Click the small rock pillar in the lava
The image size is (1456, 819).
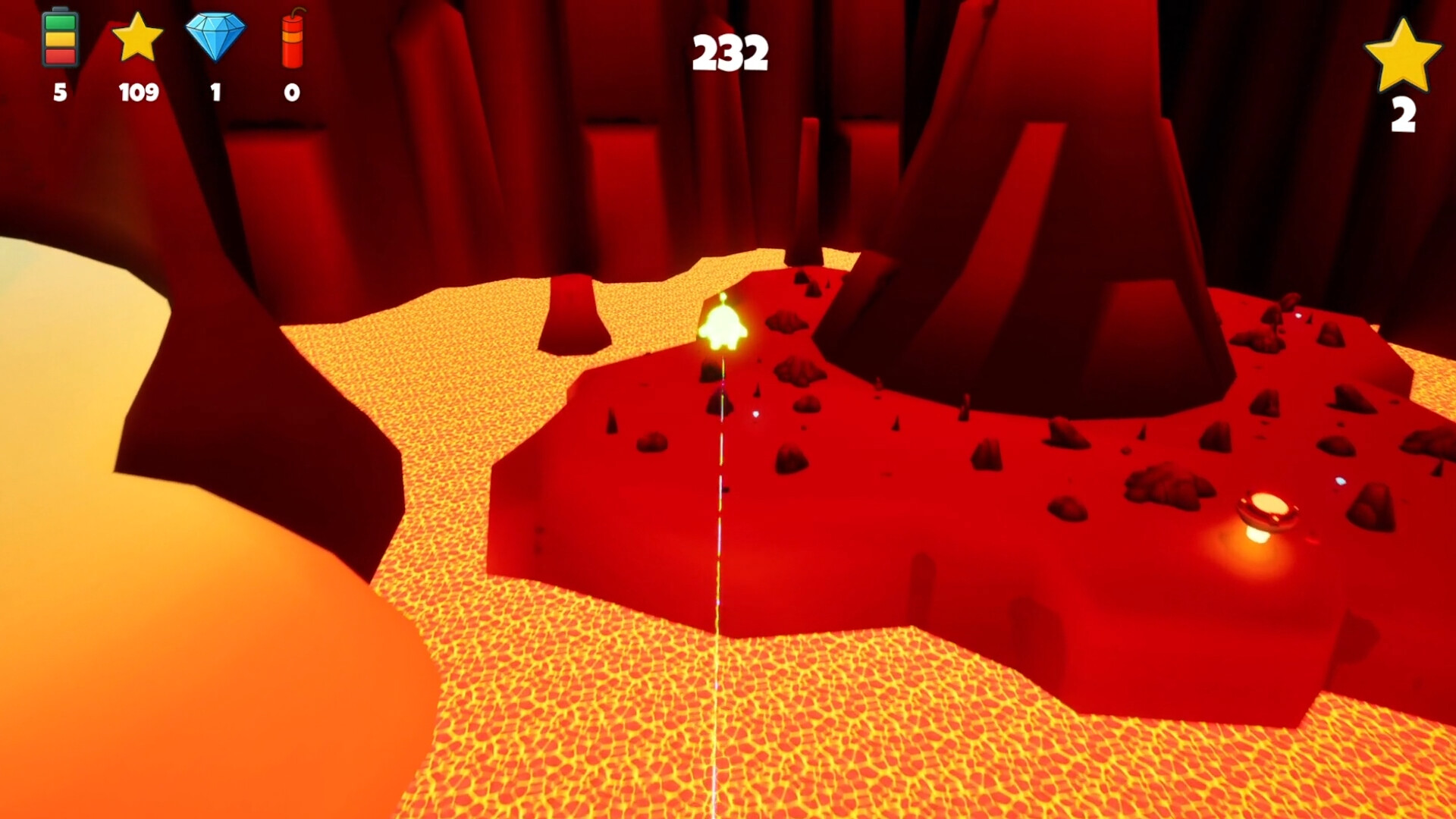point(573,311)
